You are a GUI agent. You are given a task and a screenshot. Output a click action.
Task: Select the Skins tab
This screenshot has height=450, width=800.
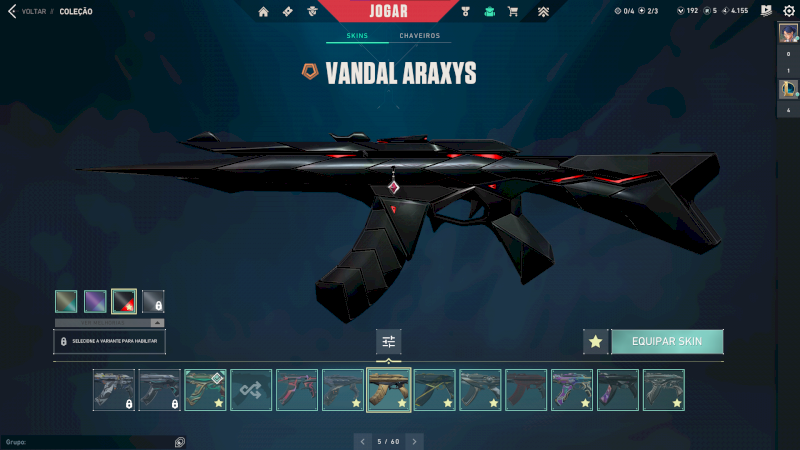[x=357, y=36]
